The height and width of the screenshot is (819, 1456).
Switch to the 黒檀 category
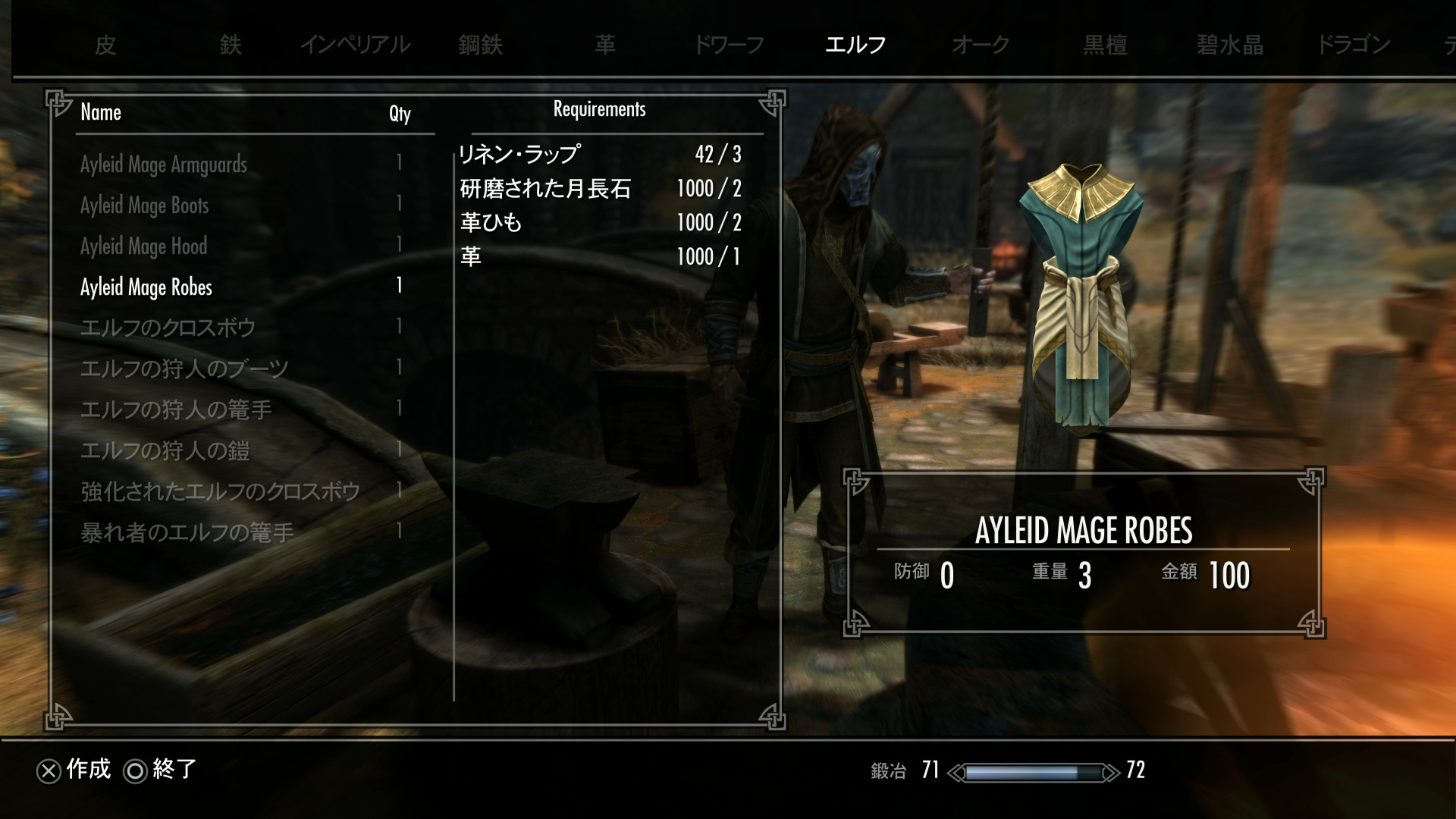tap(1105, 45)
